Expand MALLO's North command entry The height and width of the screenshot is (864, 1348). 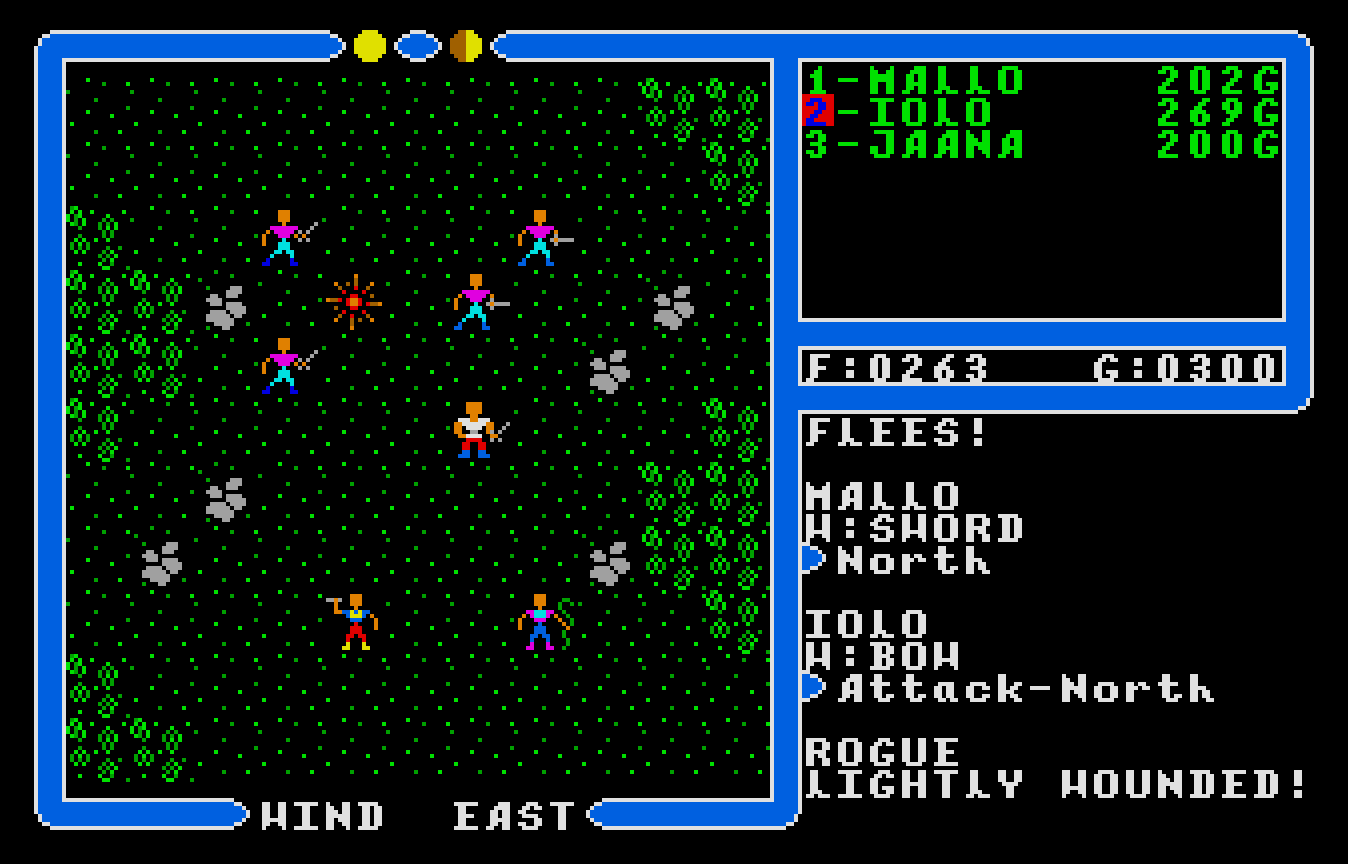coord(930,562)
